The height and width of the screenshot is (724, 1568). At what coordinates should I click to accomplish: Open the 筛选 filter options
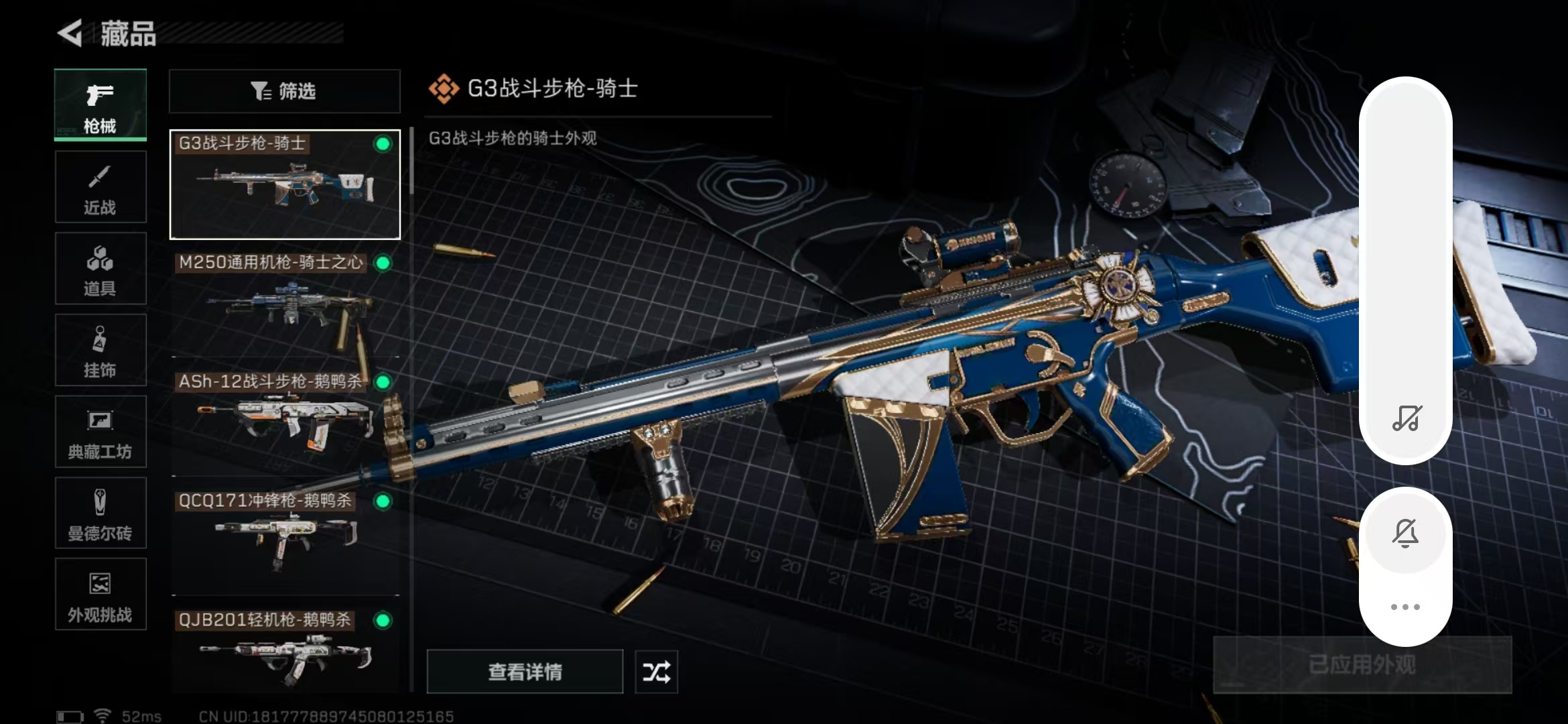pos(284,91)
